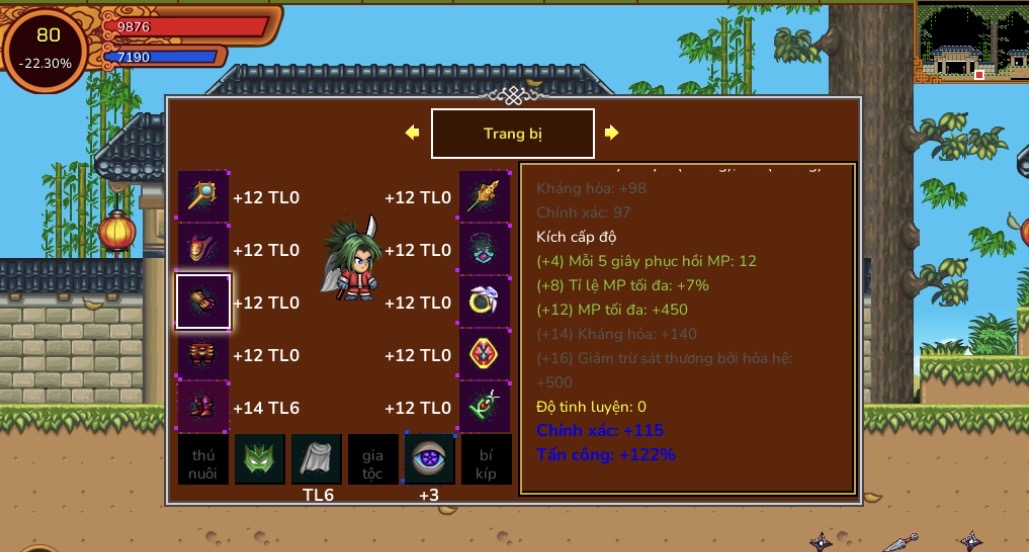This screenshot has width=1029, height=552.
Task: Select the green pendant equipment slot
Action: tap(485, 407)
